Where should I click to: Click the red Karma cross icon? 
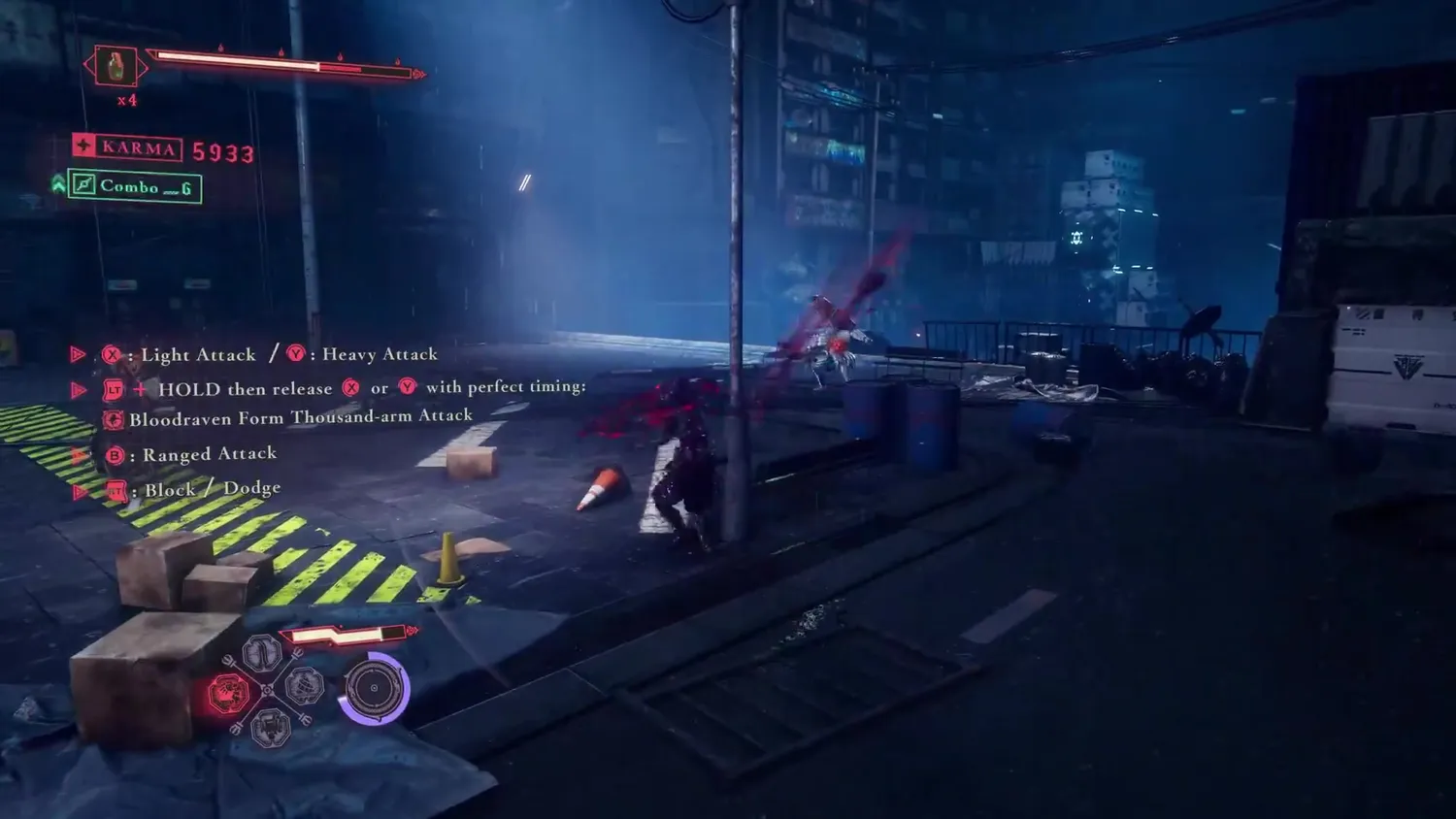coord(84,146)
